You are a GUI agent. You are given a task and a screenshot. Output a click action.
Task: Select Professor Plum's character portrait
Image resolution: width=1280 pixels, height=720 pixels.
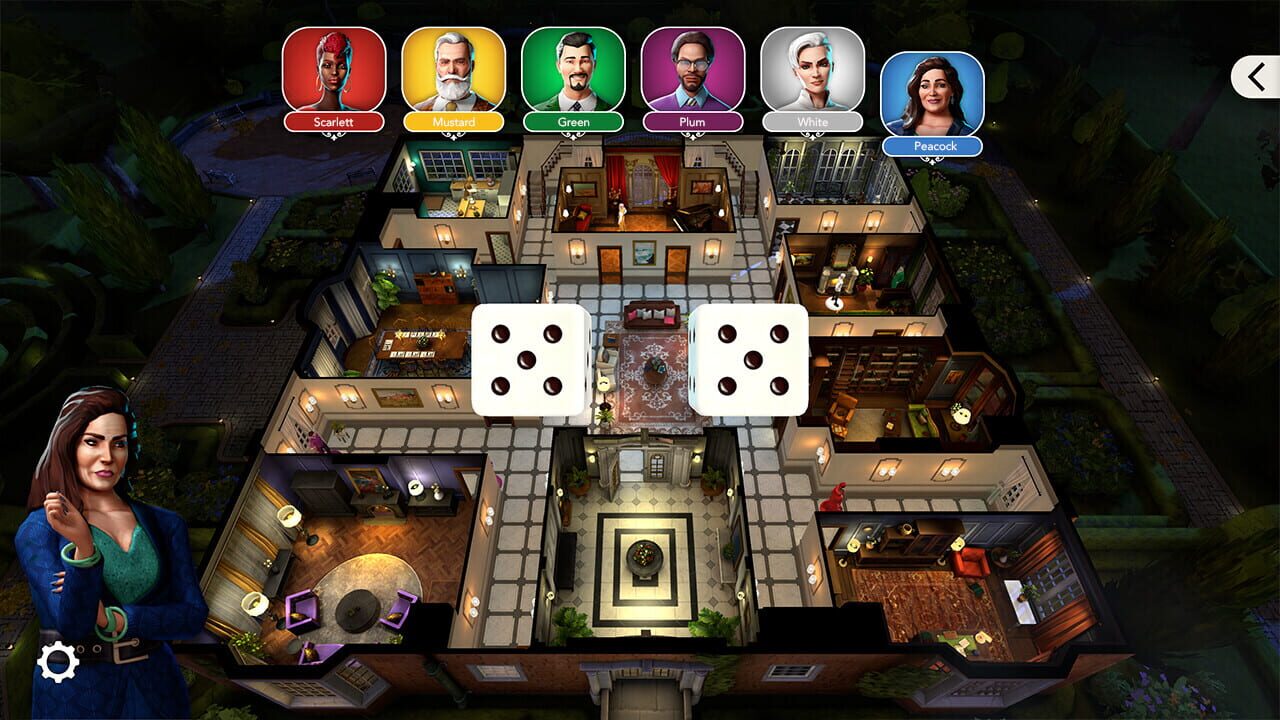693,70
